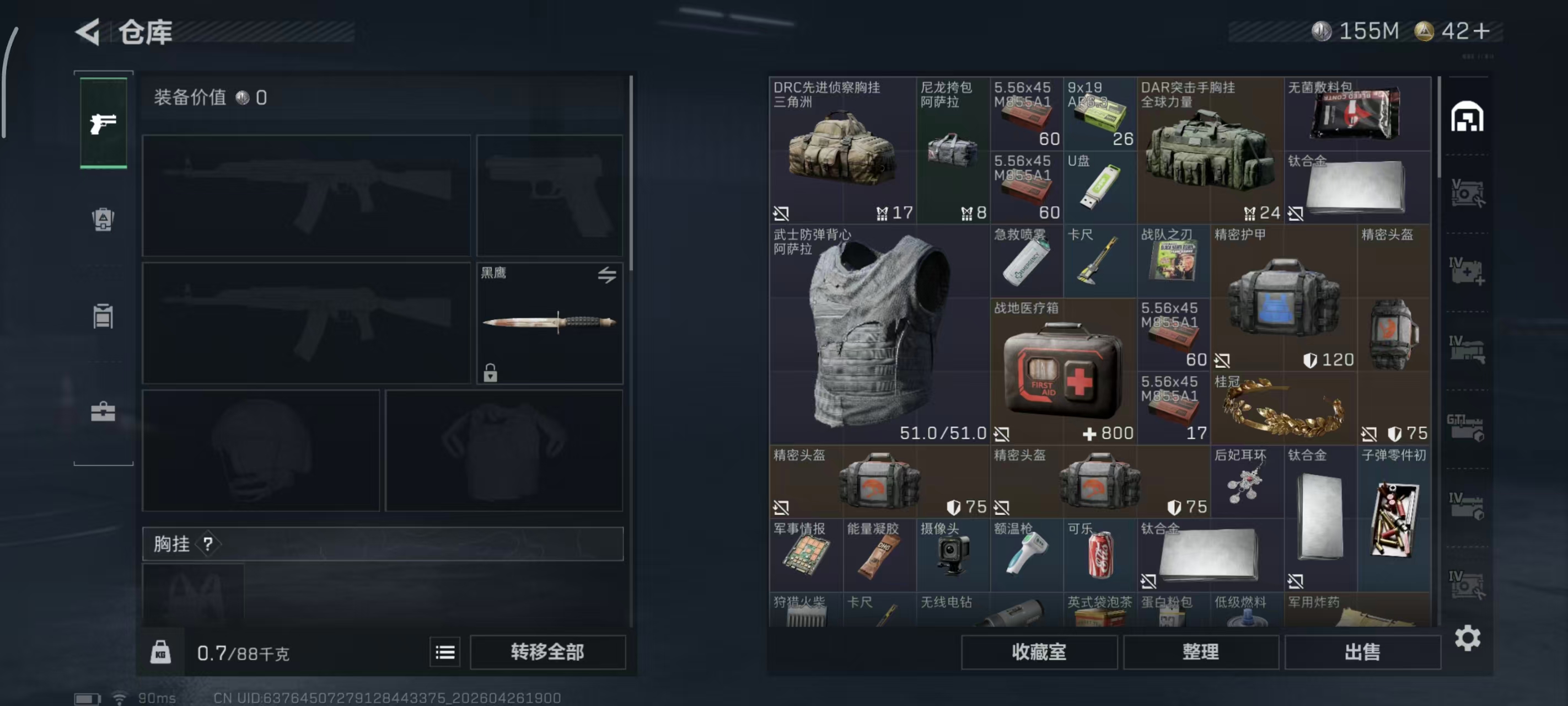
Task: Open the 胸挂 help question mark
Action: (210, 544)
